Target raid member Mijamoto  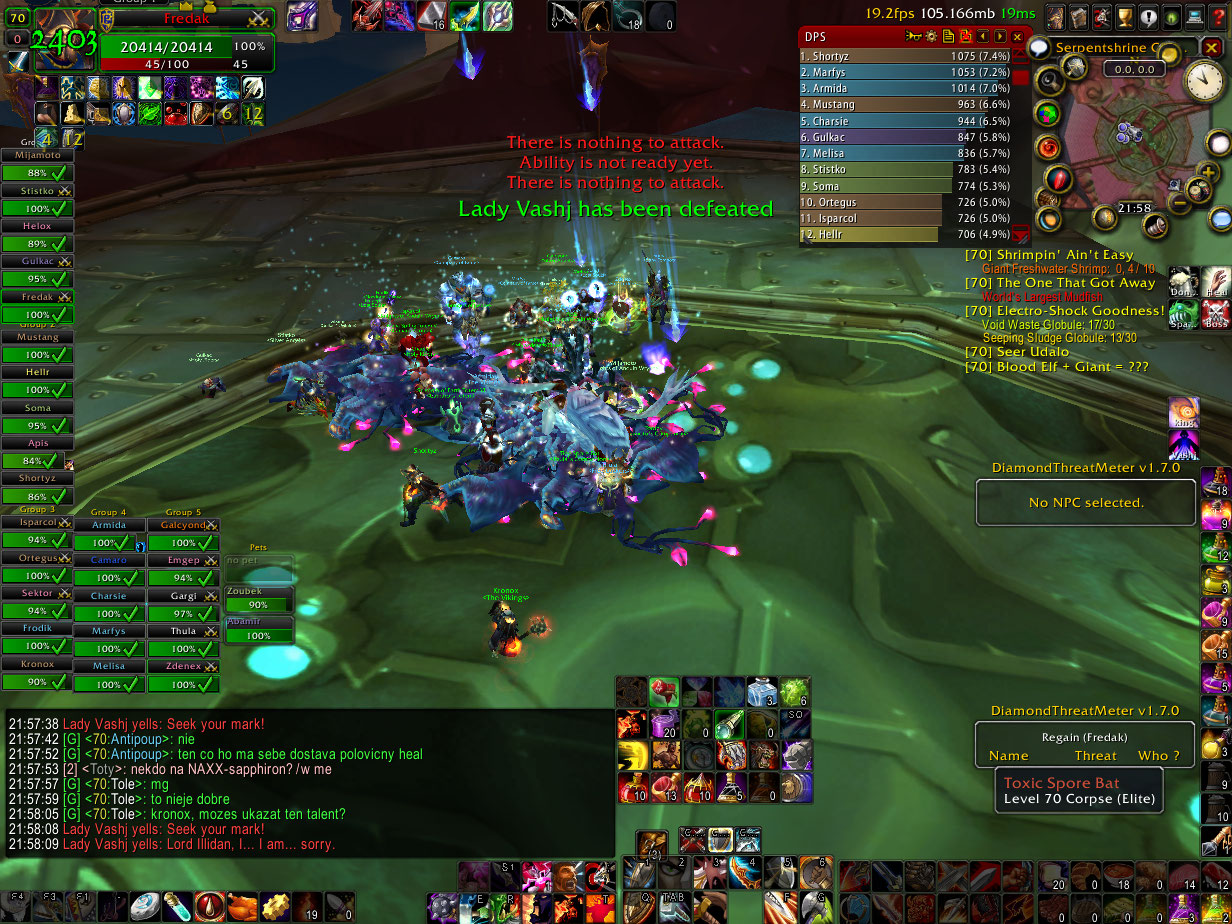point(38,156)
